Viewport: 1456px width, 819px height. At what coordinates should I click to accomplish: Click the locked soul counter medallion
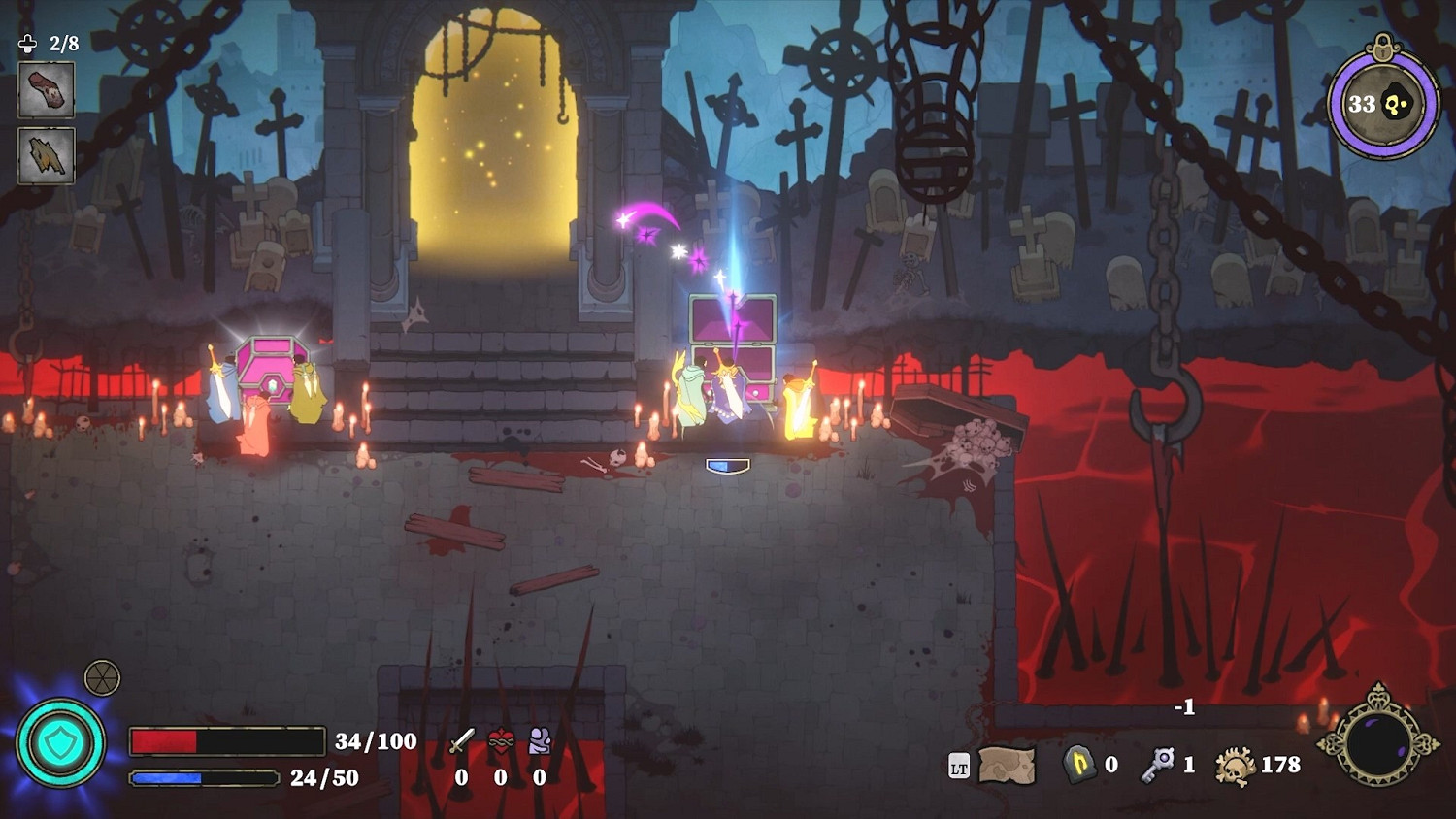(x=1382, y=103)
